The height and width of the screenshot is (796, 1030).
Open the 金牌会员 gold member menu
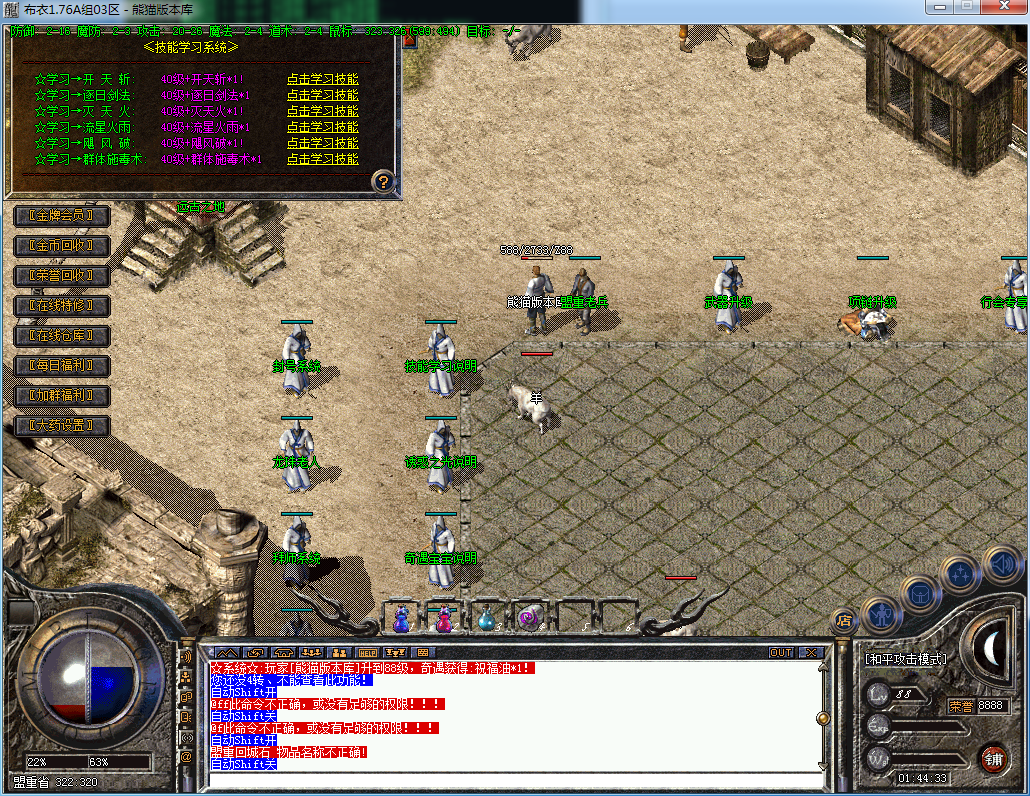point(61,215)
